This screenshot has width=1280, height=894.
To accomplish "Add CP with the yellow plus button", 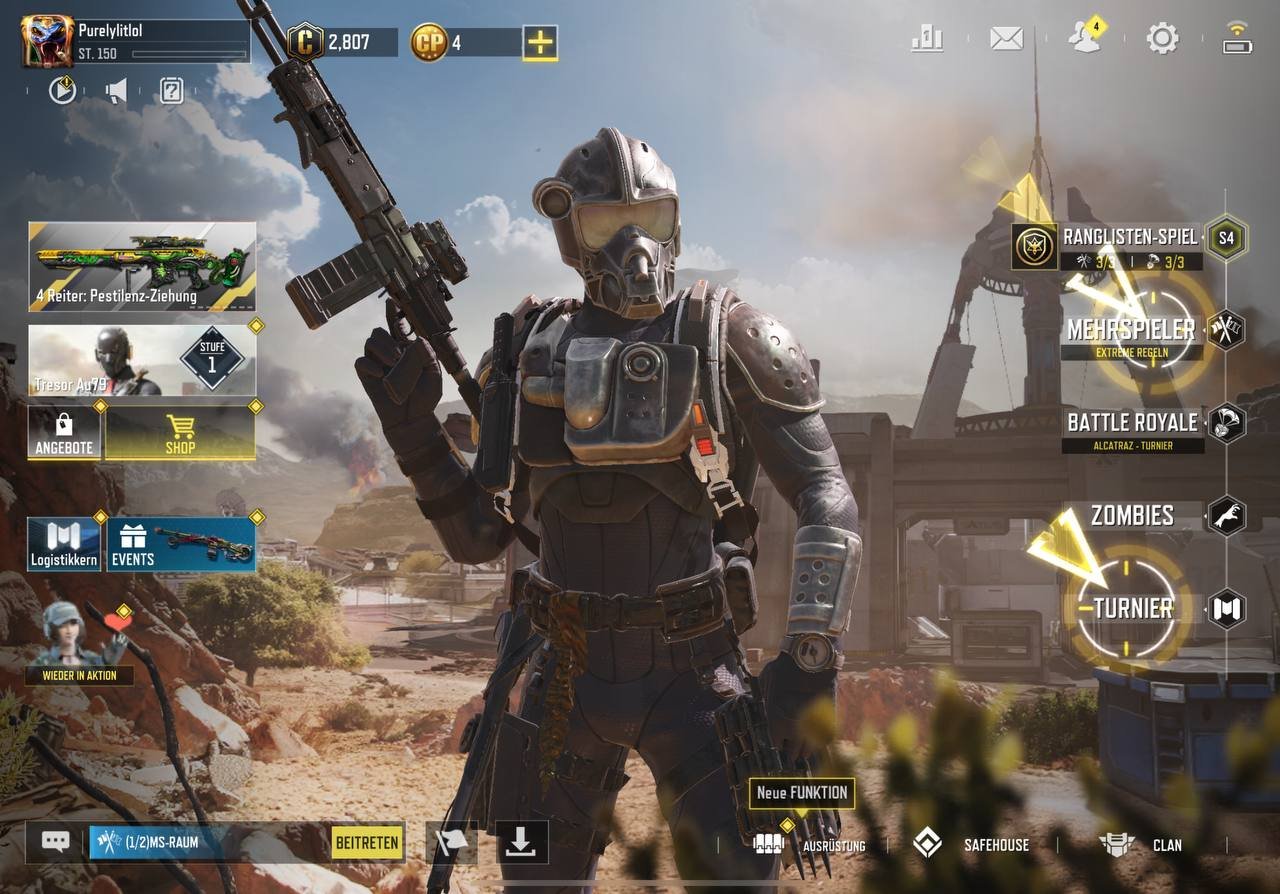I will pyautogui.click(x=540, y=42).
